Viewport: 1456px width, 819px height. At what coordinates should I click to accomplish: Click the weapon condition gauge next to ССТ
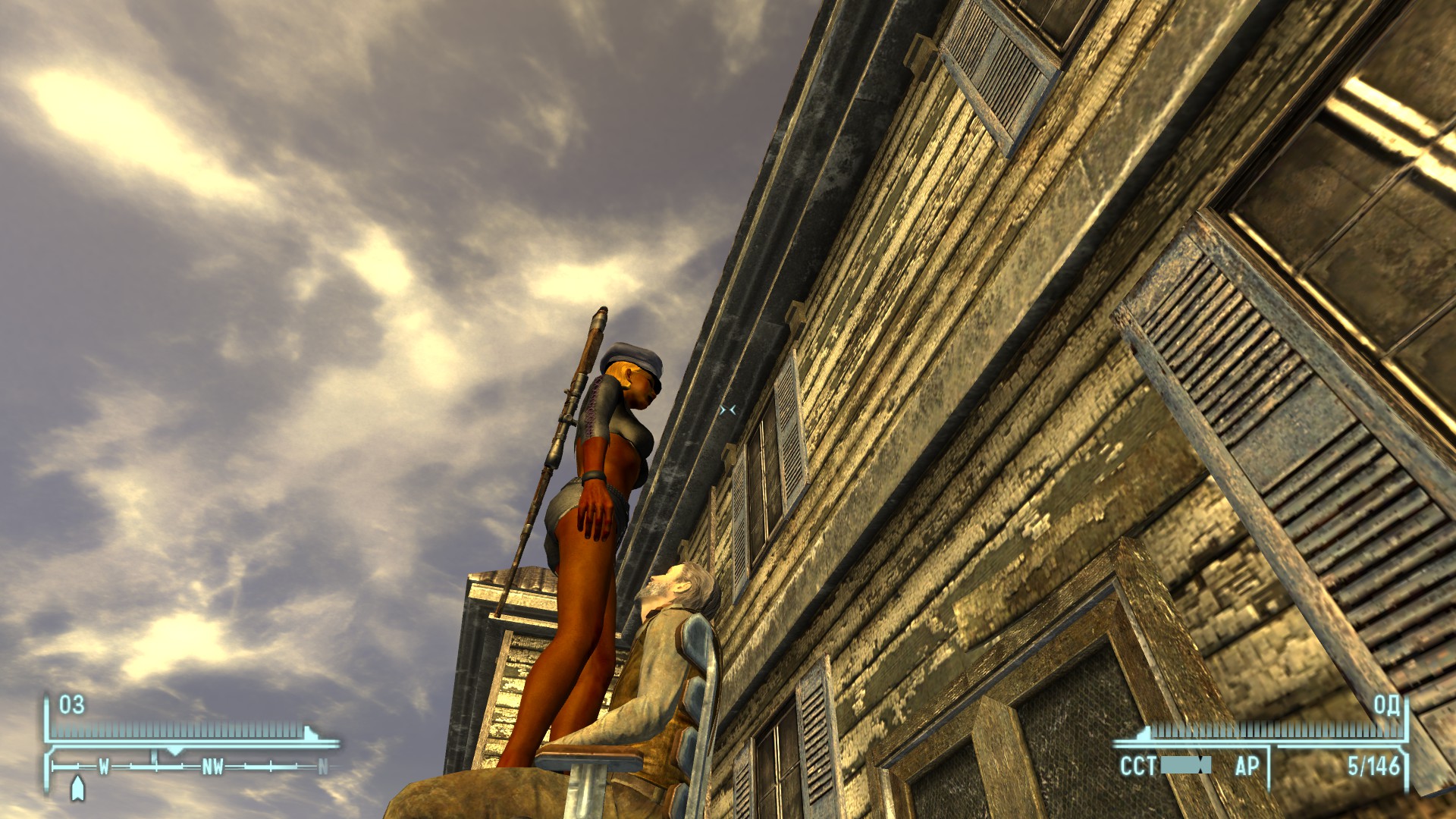tap(1185, 766)
